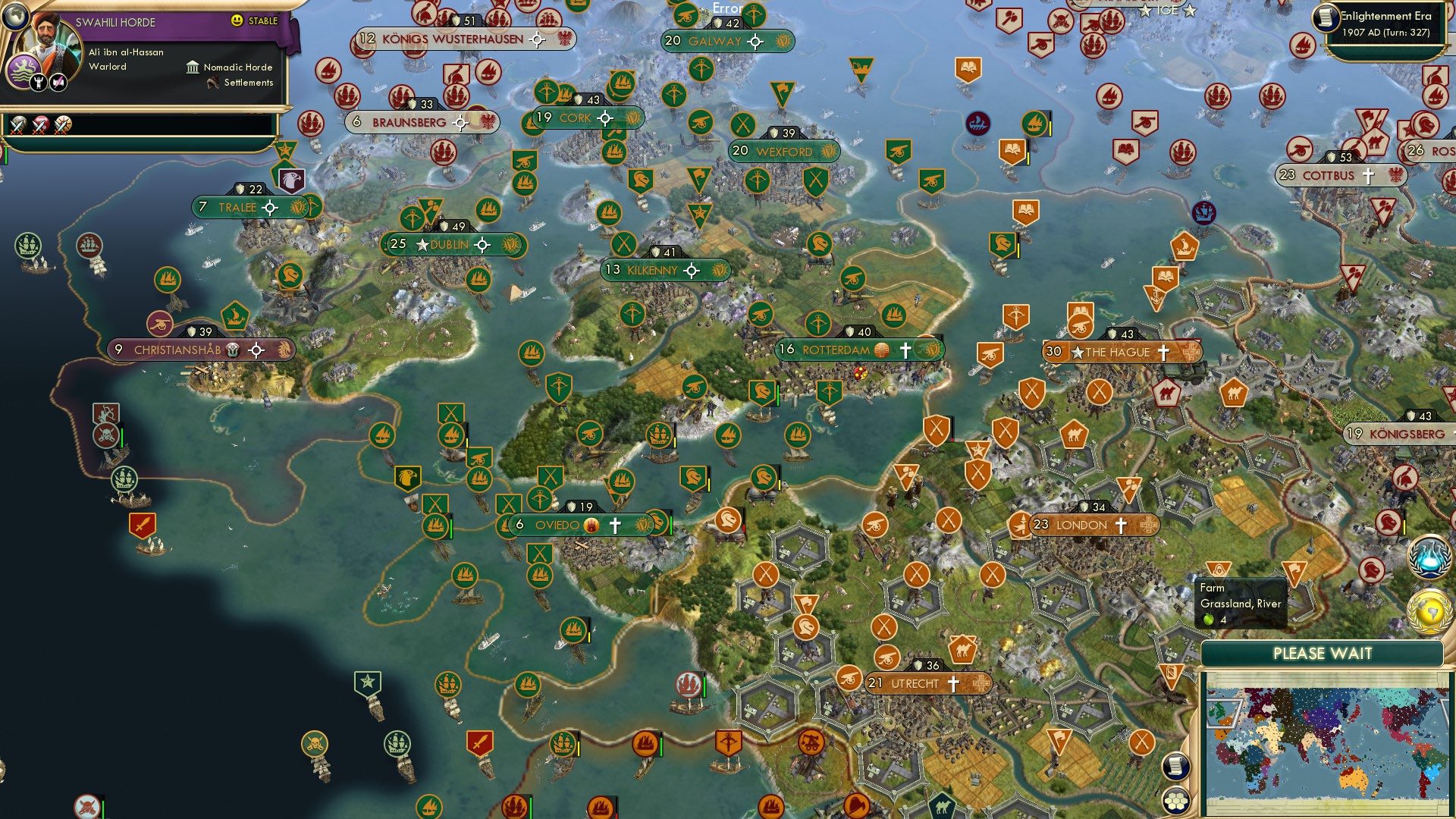Click the crossed-swords war declaration notification
1456x819 pixels.
pyautogui.click(x=18, y=126)
